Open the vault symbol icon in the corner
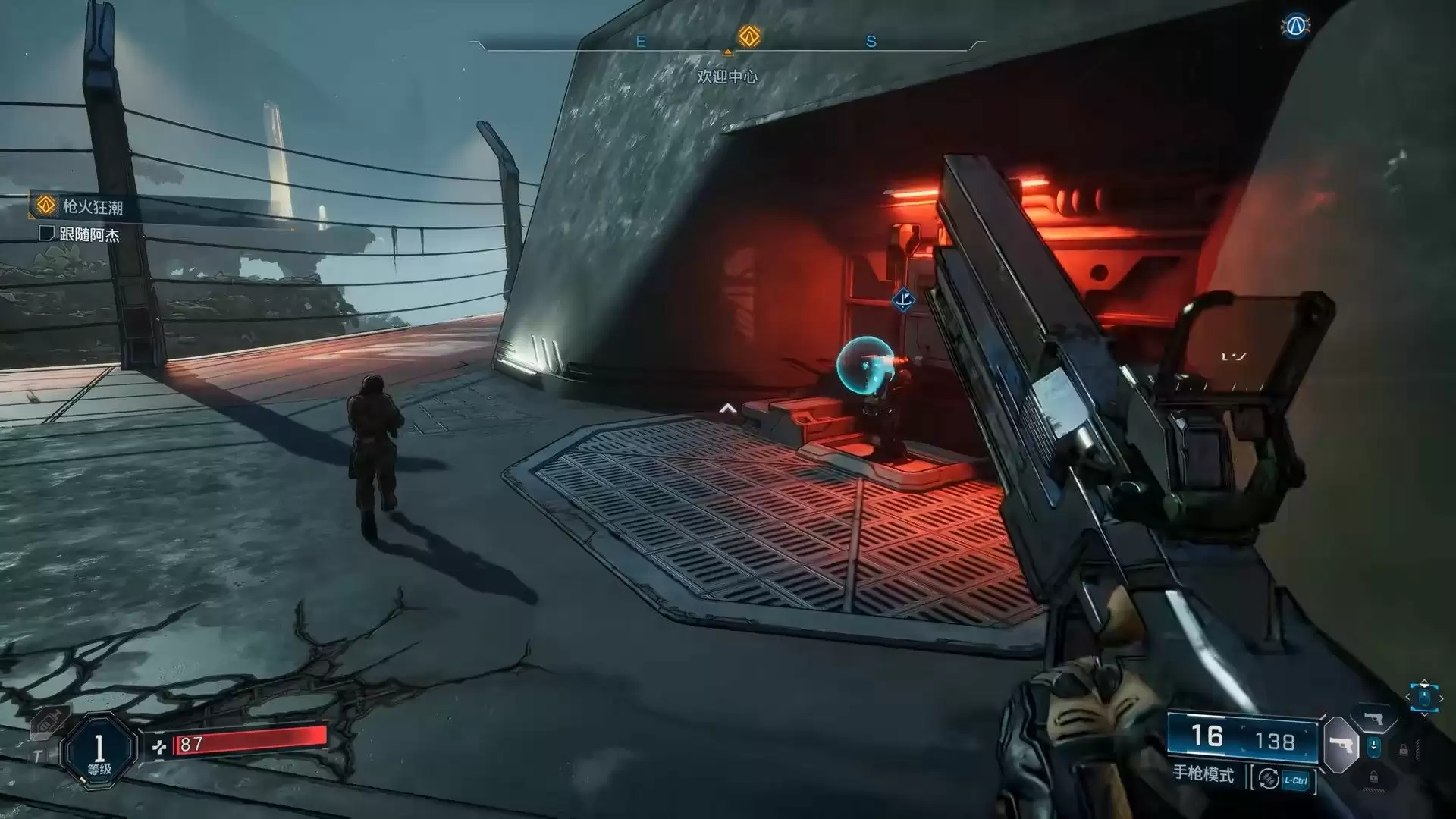This screenshot has width=1456, height=819. click(1296, 26)
